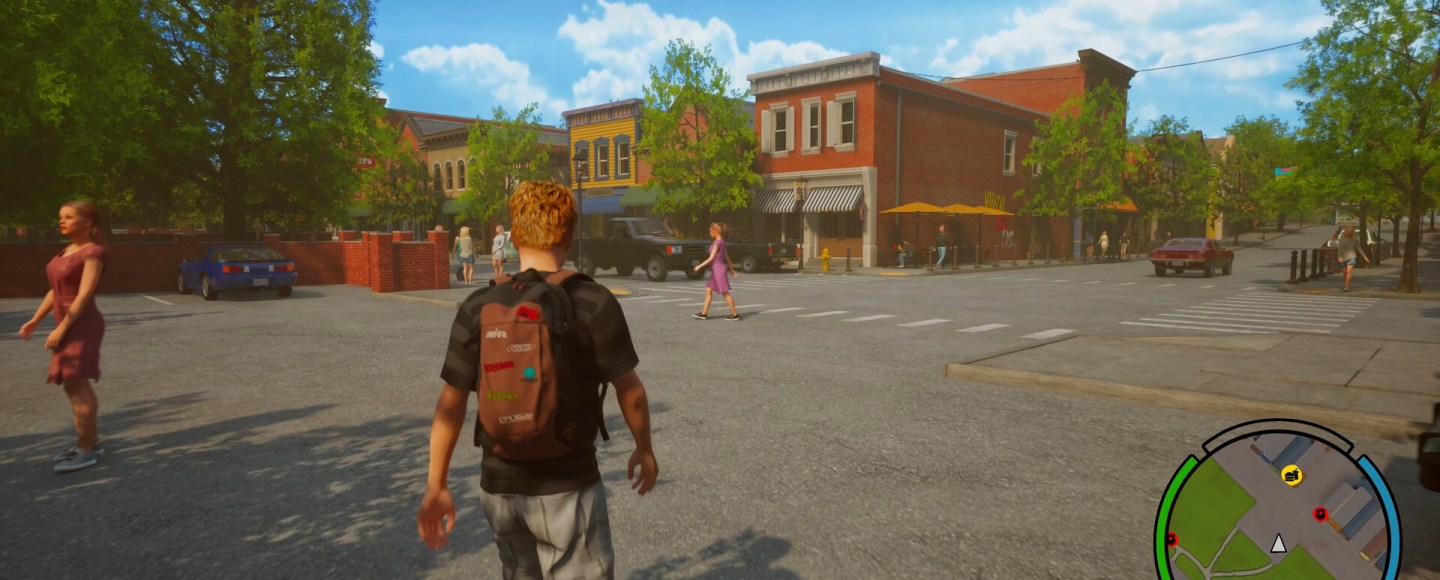Select the yellow burger food marker
This screenshot has width=1440, height=580.
1291,474
